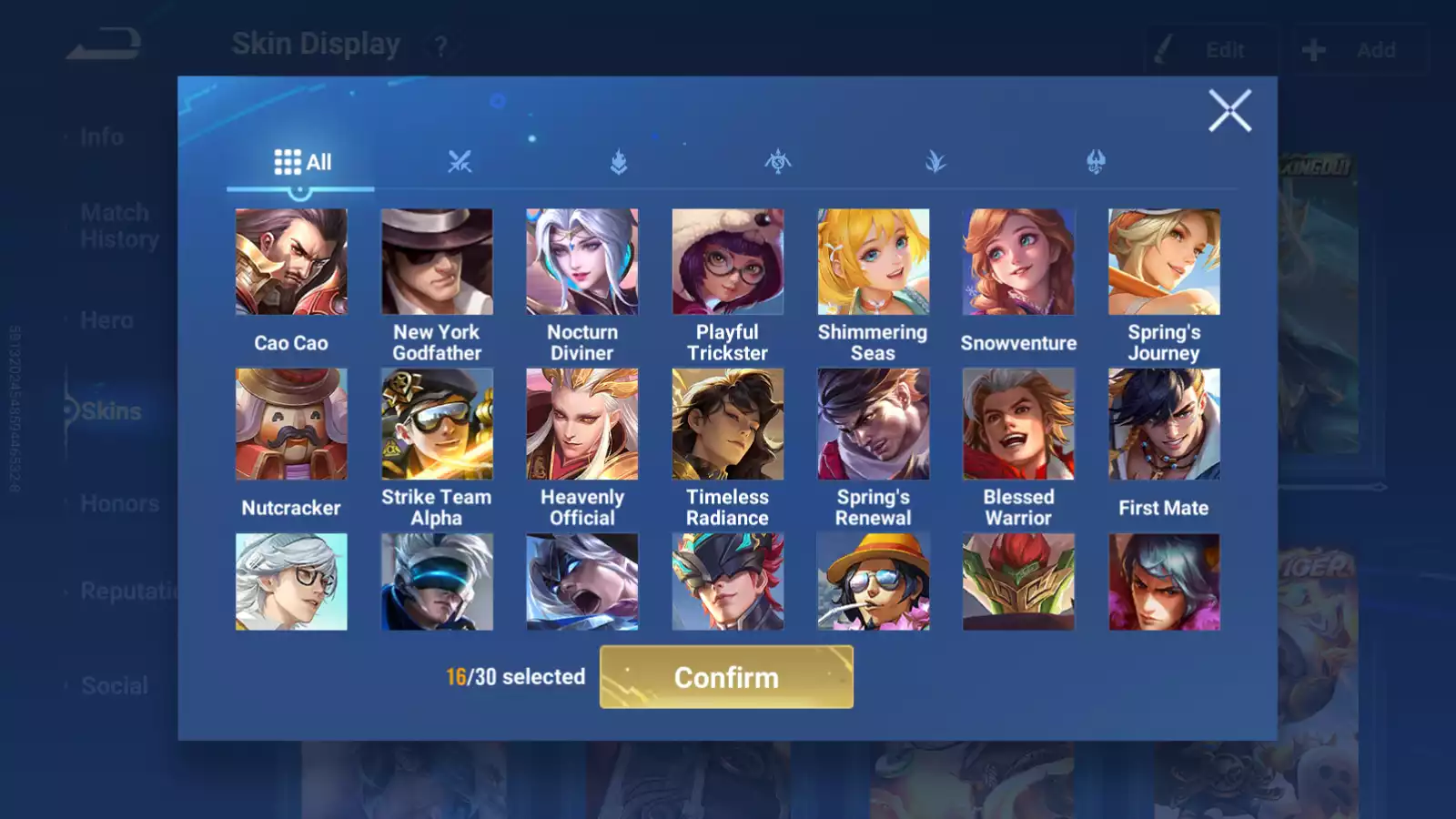
Task: Select the straw hat sunglasses skin portrait
Action: (x=873, y=582)
